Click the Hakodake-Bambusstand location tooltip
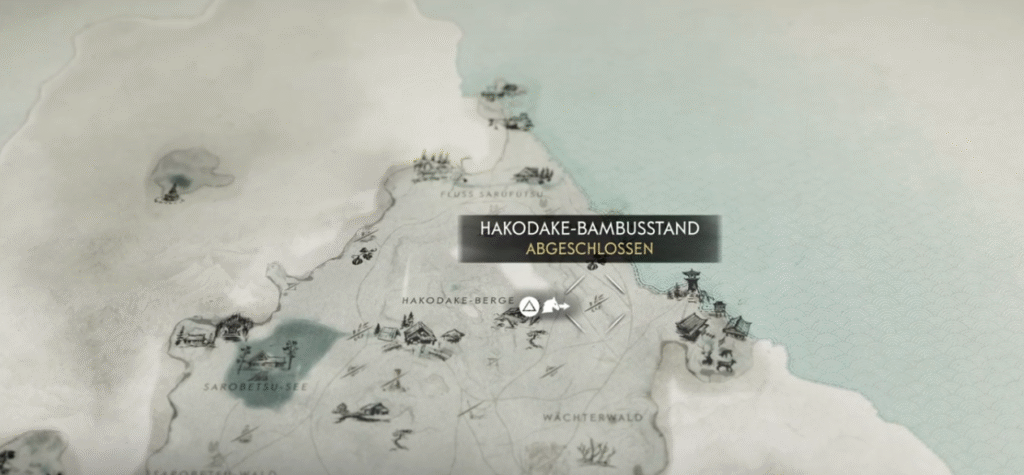 coord(589,239)
